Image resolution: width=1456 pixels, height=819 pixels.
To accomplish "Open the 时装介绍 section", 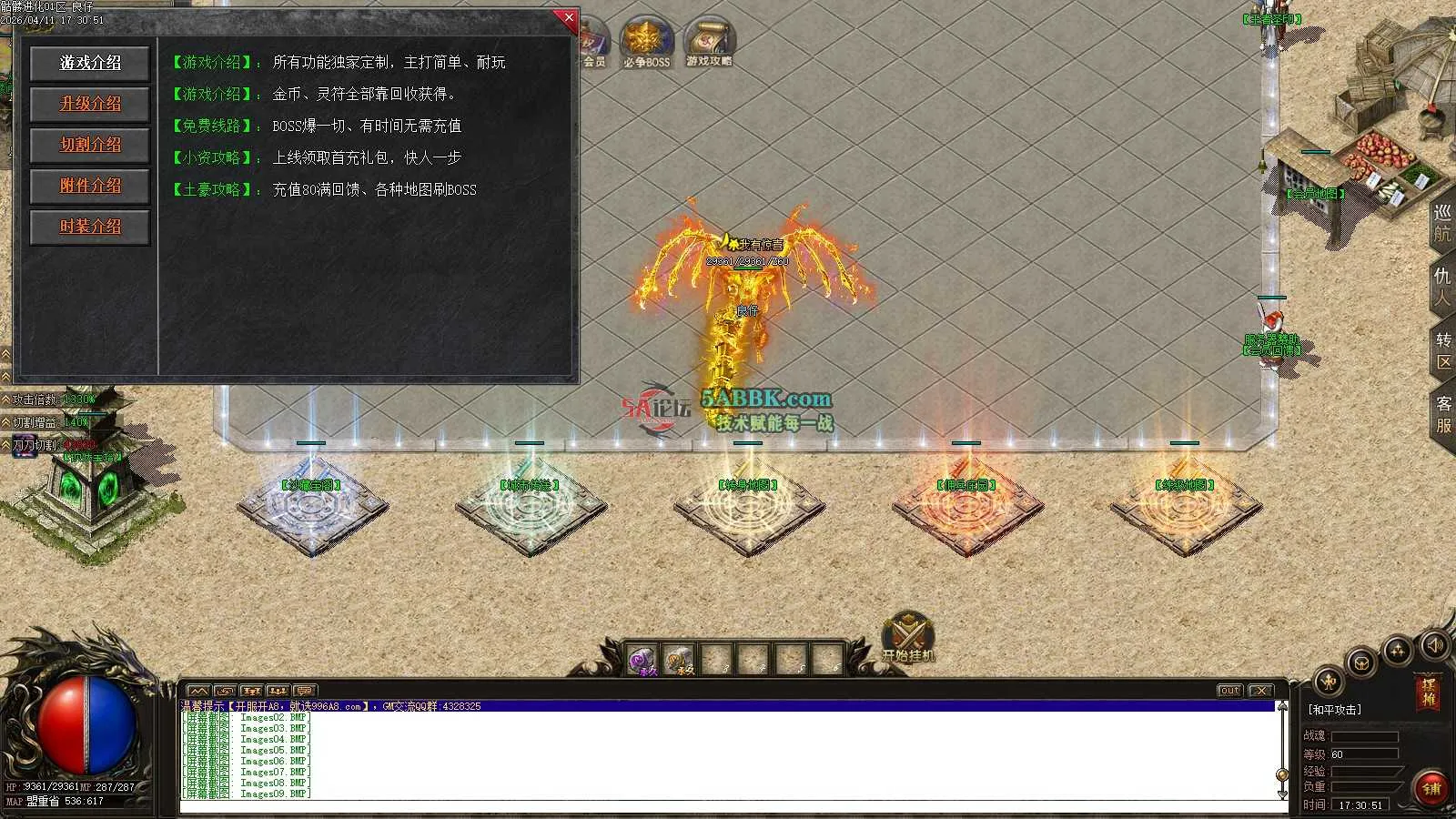I will point(90,227).
